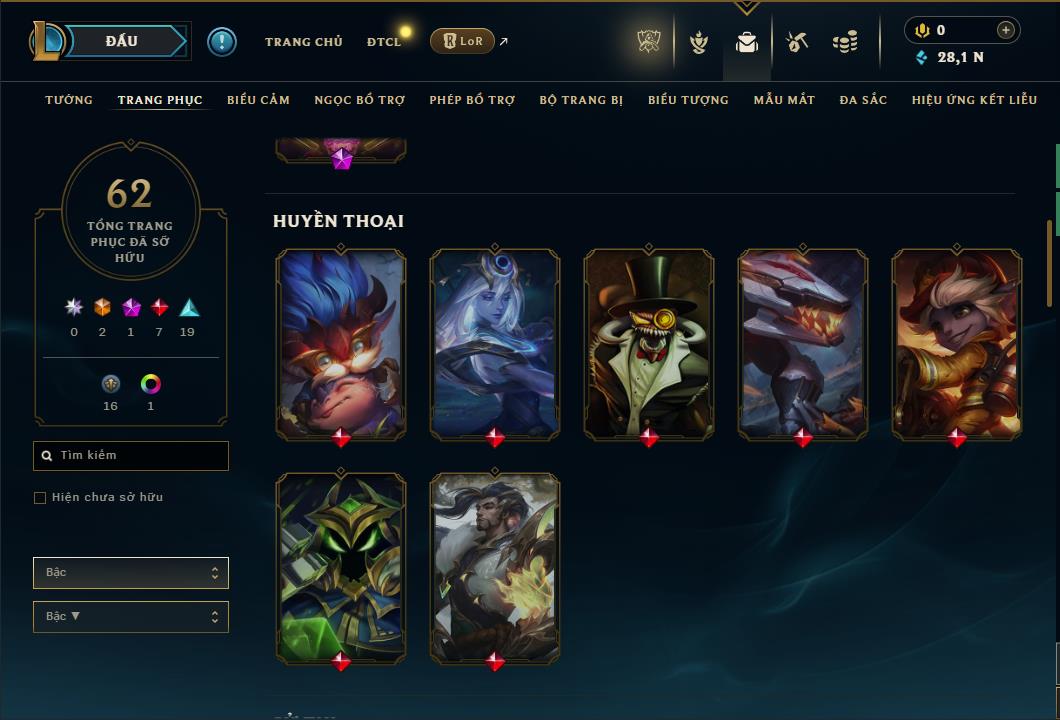Open the BIỂU TƯỢNG tab
The image size is (1060, 720).
688,100
